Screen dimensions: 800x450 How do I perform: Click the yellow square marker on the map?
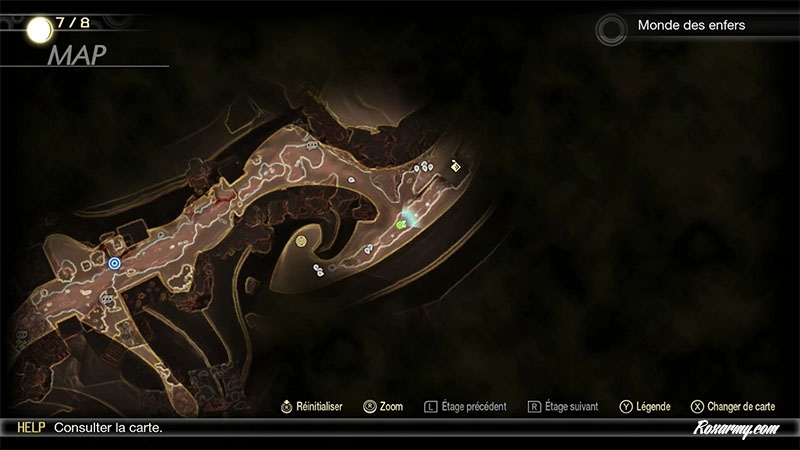pos(457,167)
